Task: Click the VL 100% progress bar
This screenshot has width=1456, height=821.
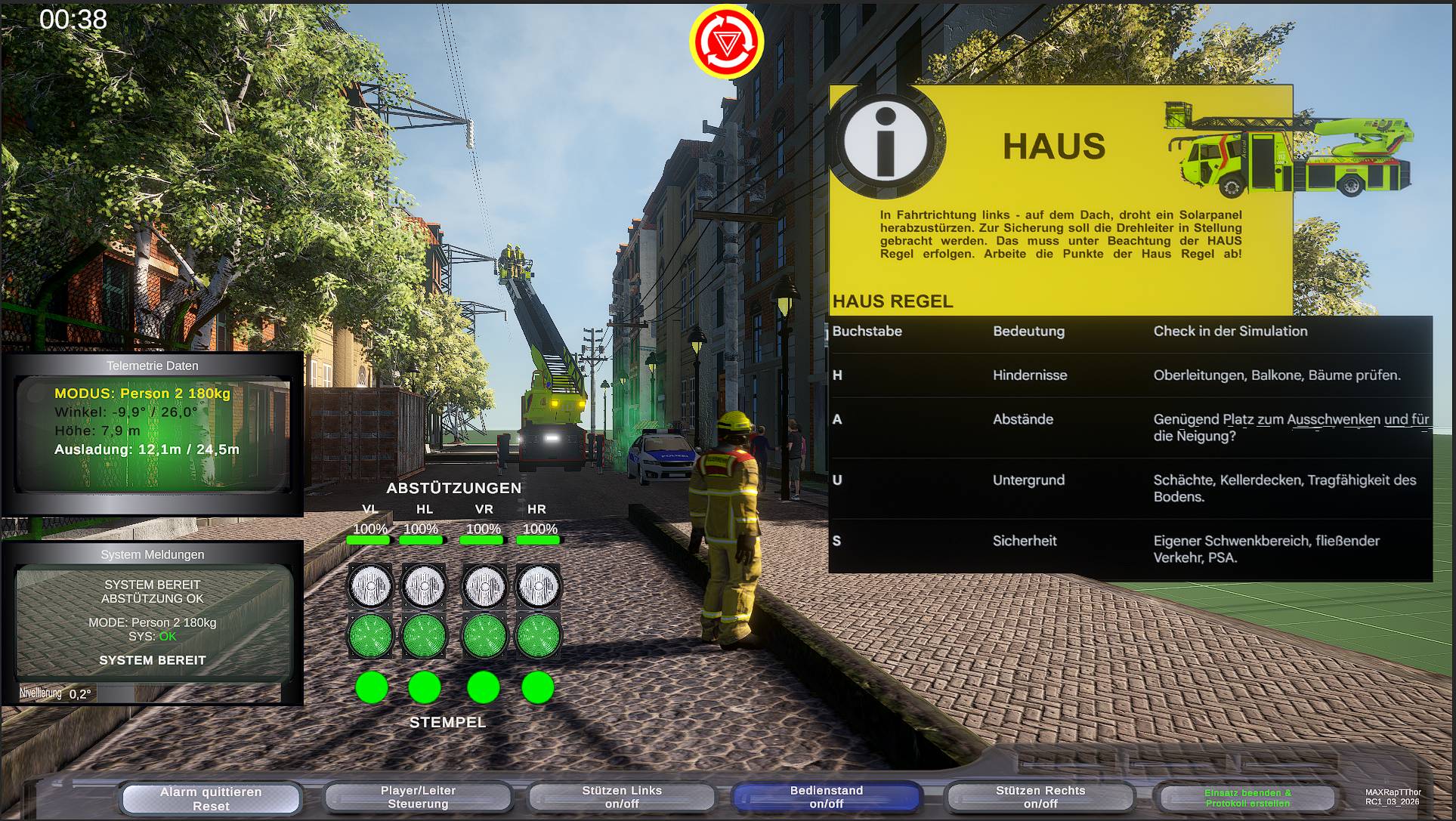Action: click(x=370, y=539)
